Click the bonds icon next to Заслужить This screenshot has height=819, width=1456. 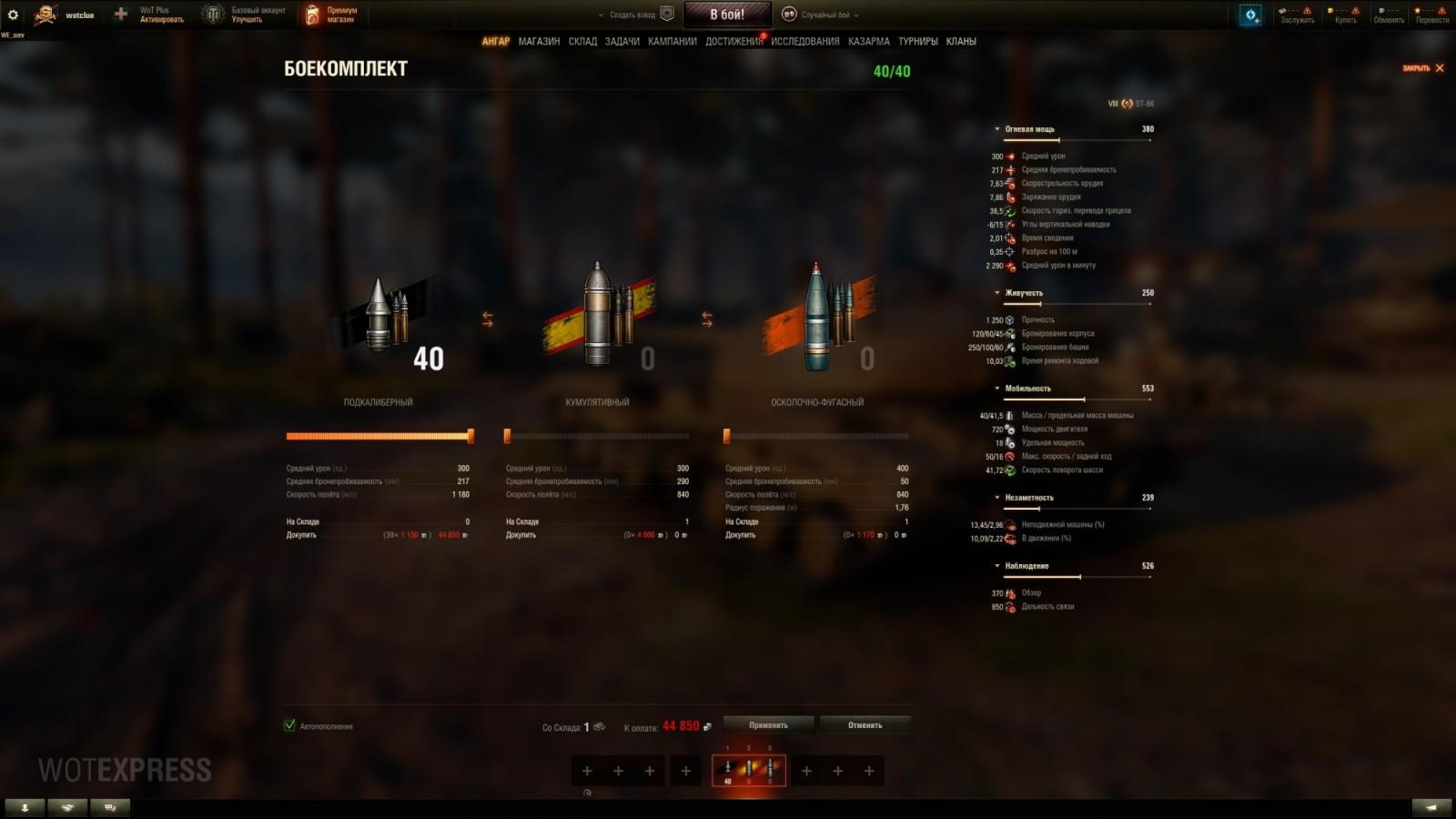click(1283, 10)
